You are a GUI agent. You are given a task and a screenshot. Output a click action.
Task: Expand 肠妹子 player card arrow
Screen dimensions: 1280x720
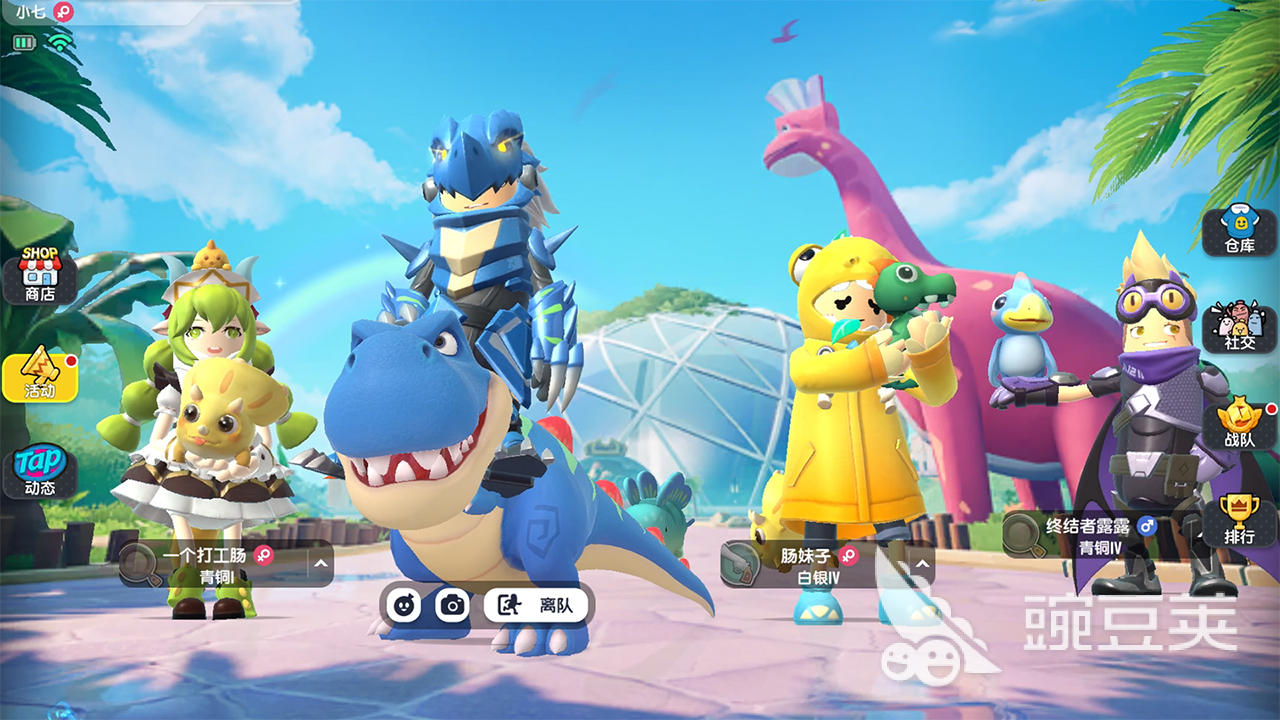[x=922, y=564]
